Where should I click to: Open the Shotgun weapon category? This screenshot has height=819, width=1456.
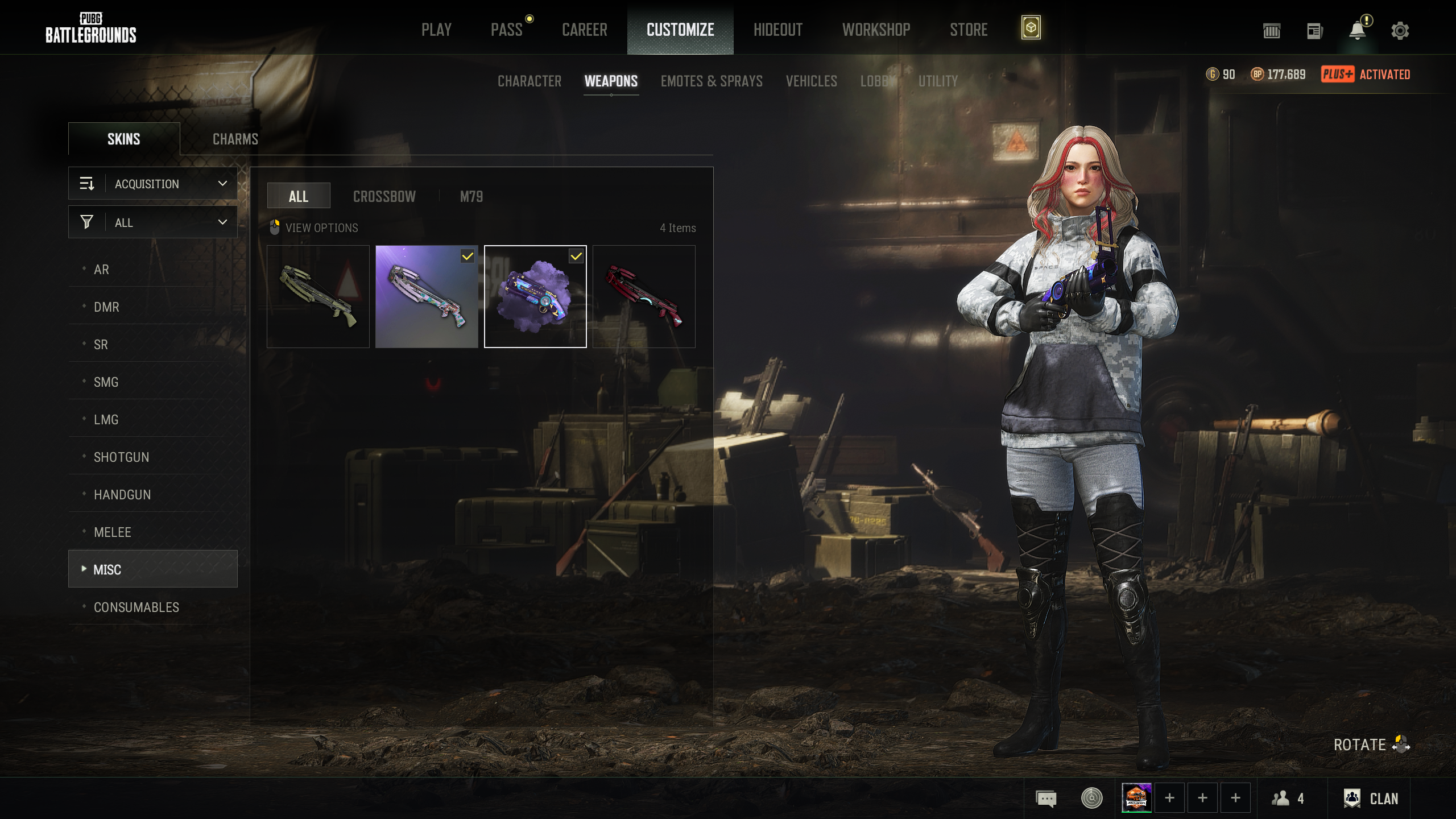coord(121,457)
